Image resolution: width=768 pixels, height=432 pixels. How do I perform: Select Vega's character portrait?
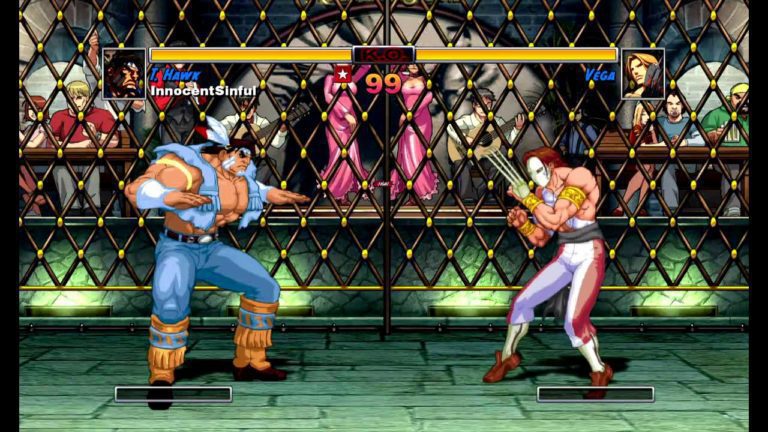[x=642, y=74]
